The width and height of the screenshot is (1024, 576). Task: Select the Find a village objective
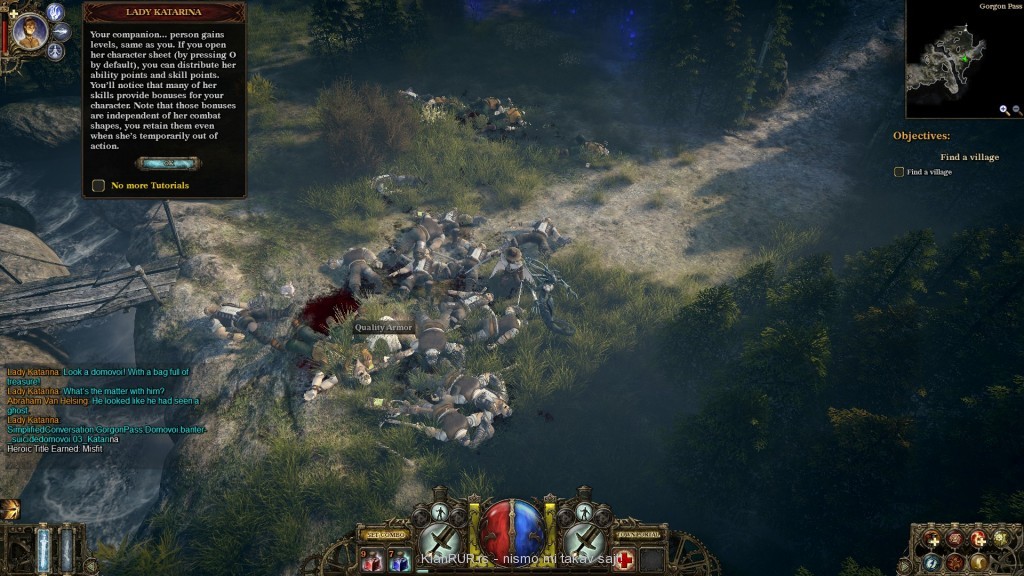[898, 172]
